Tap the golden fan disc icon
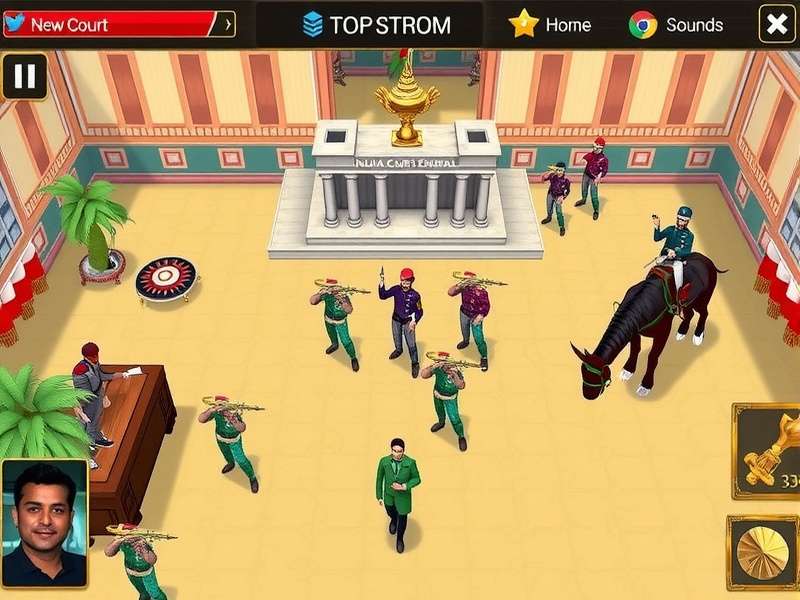Image resolution: width=800 pixels, height=600 pixels. [x=764, y=554]
